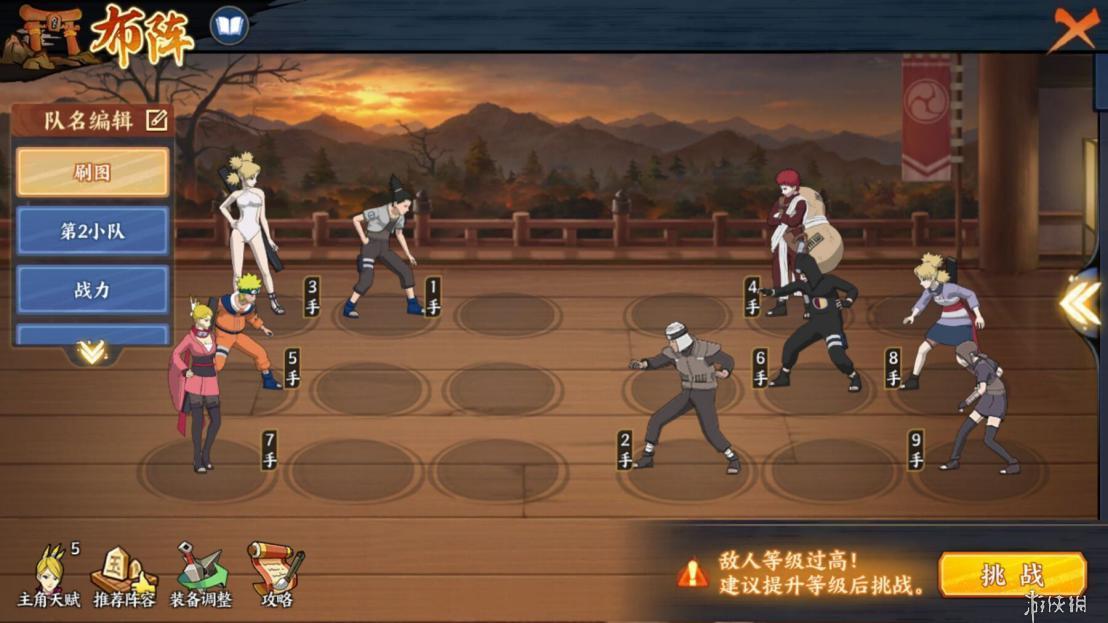Select the 刷图 team tab
This screenshot has height=623, width=1108.
tap(93, 172)
